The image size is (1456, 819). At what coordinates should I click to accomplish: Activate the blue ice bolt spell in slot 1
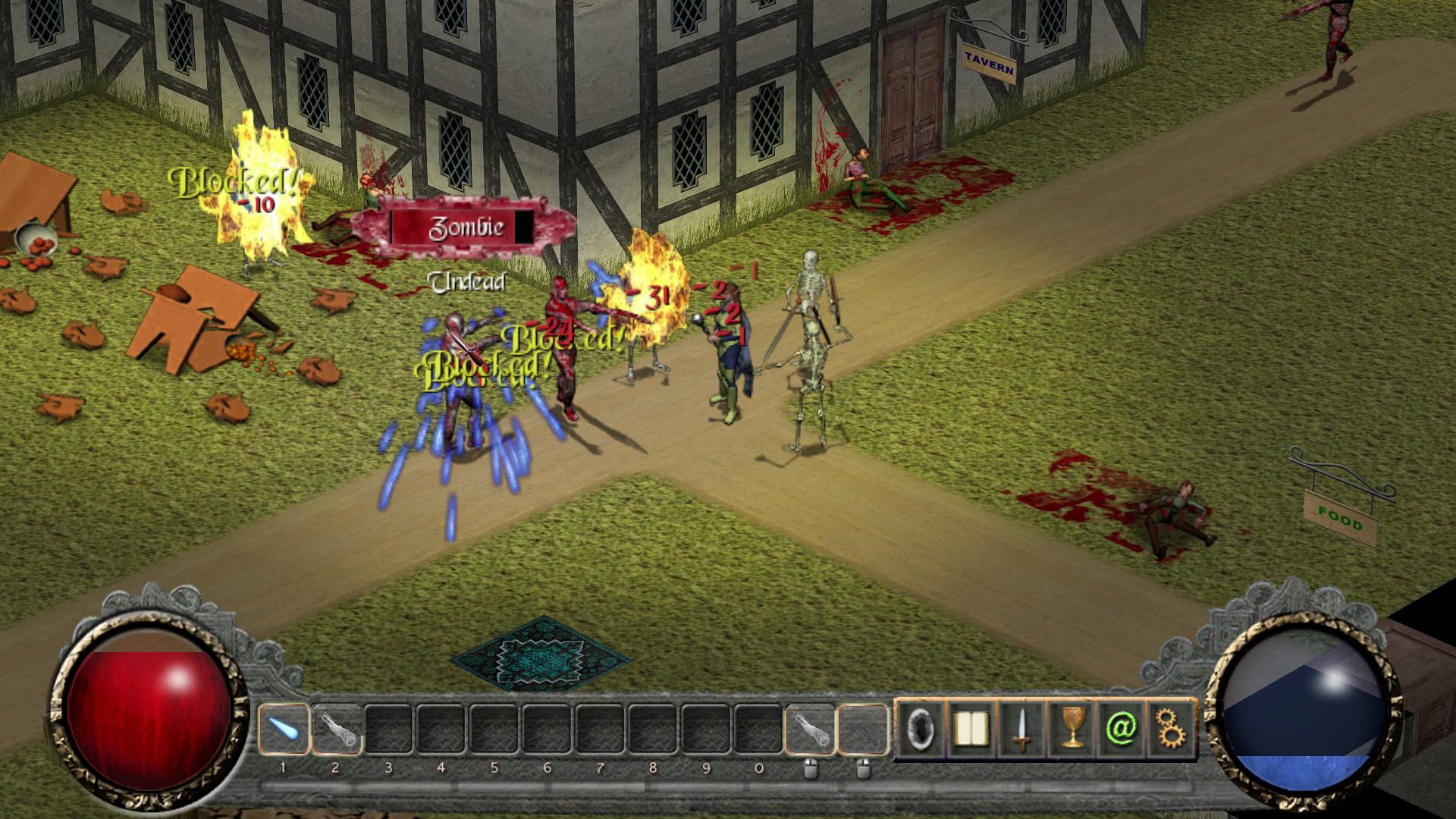click(284, 729)
